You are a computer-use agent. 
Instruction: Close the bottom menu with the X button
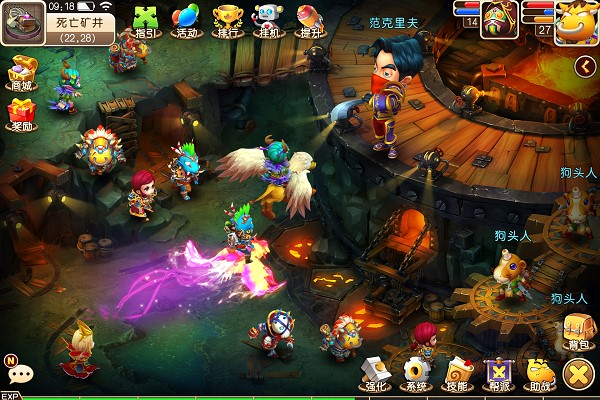578,374
